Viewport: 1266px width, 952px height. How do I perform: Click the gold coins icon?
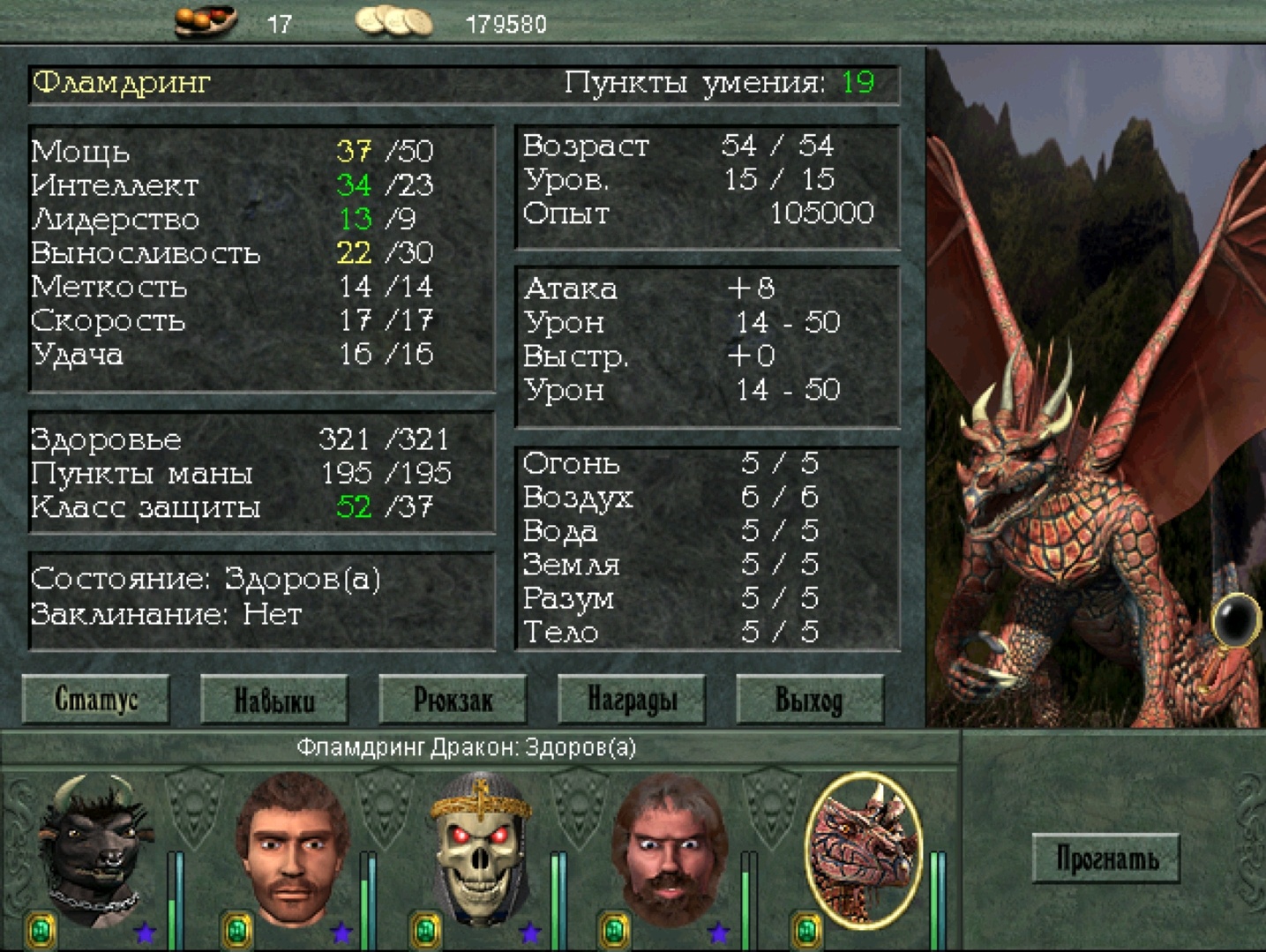(x=394, y=21)
